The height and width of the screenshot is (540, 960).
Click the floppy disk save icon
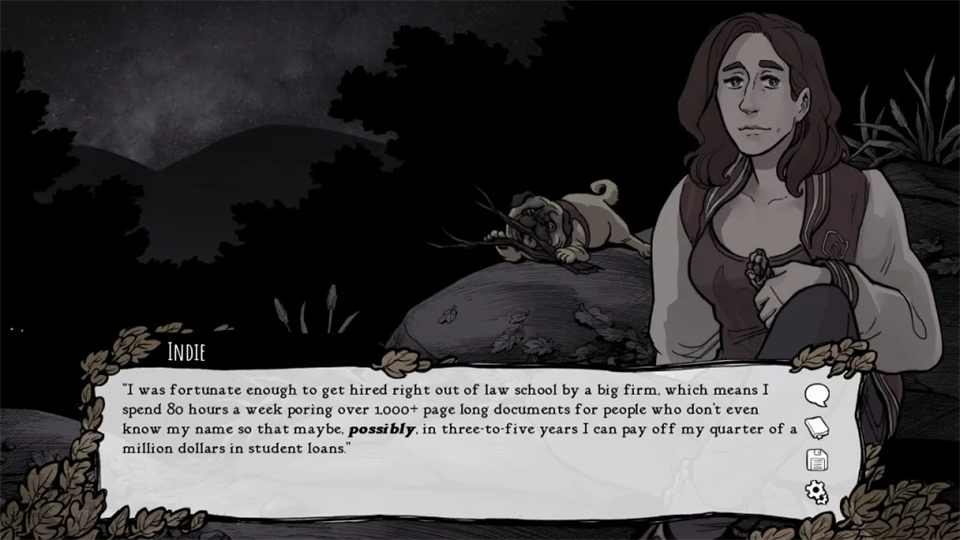point(817,460)
